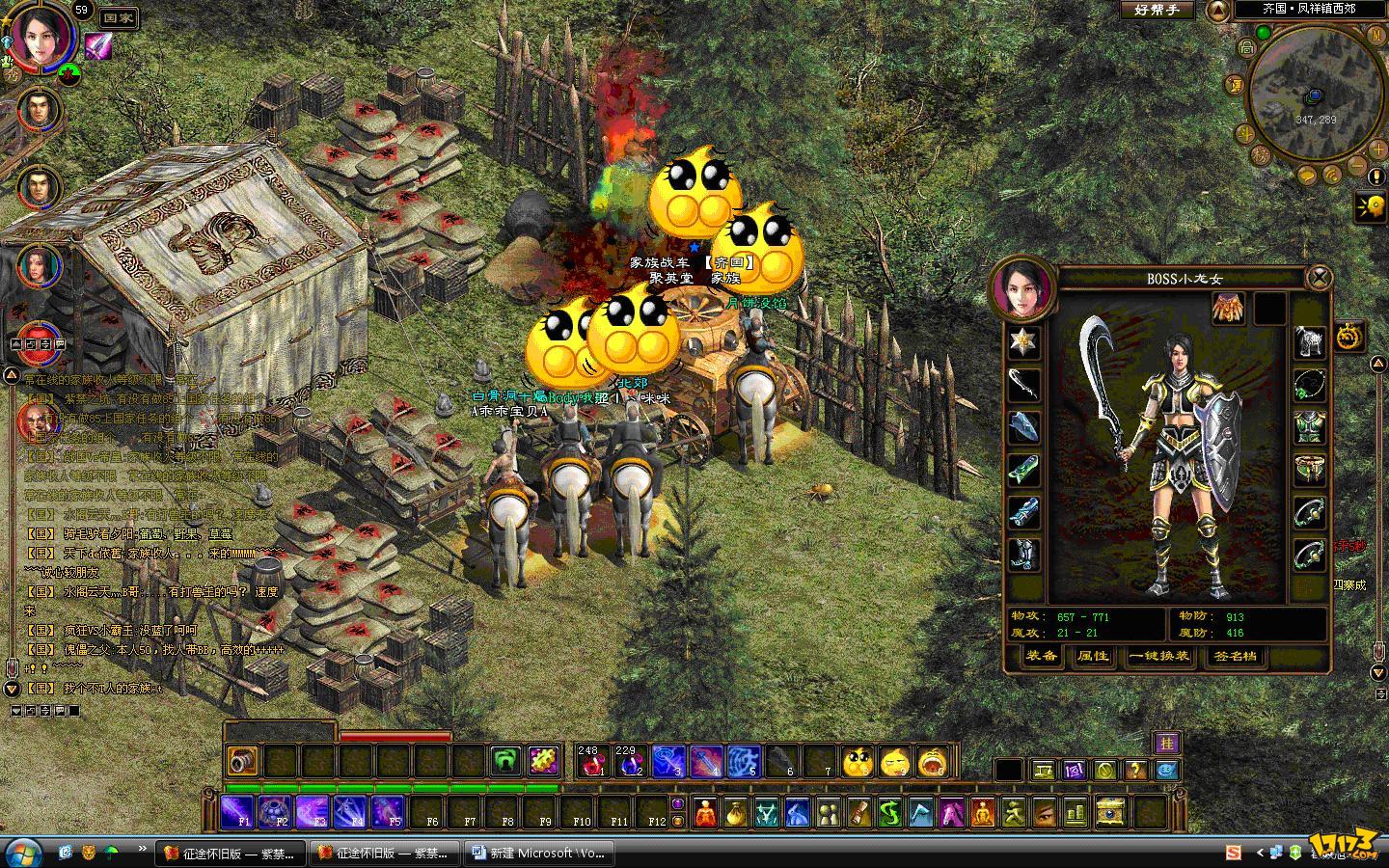
Task: Open the world map with M button
Action: (1377, 34)
